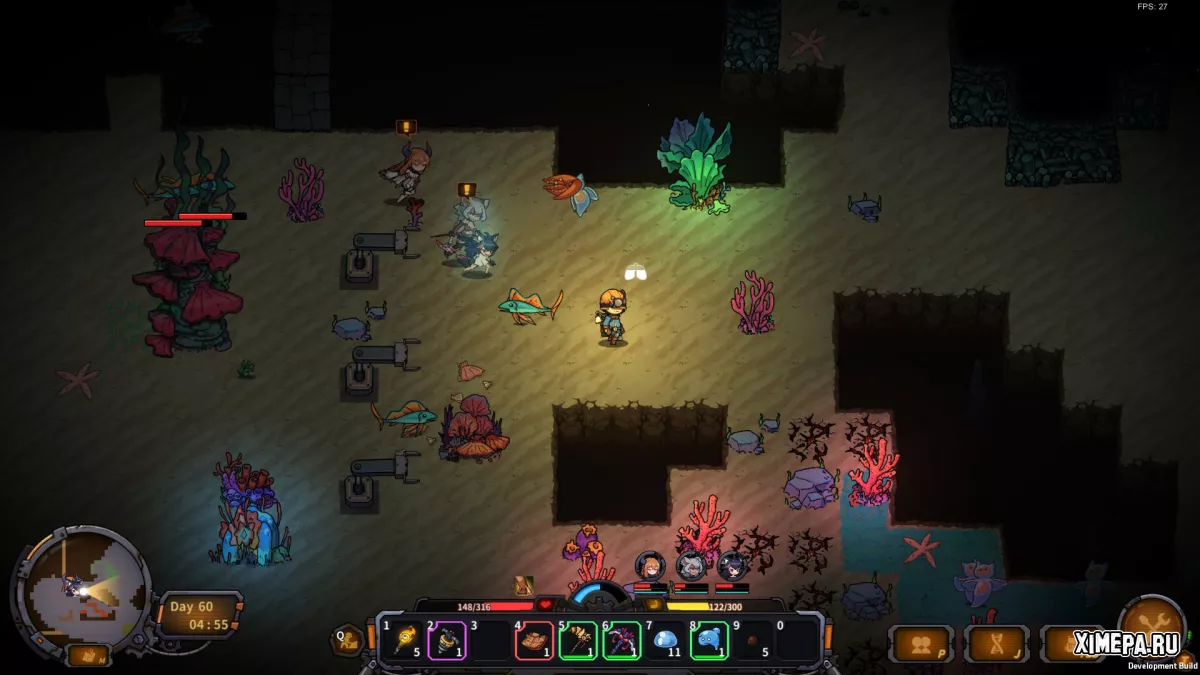The image size is (1200, 675).
Task: Select the flaming torch in hotbar slot 1
Action: (x=406, y=640)
